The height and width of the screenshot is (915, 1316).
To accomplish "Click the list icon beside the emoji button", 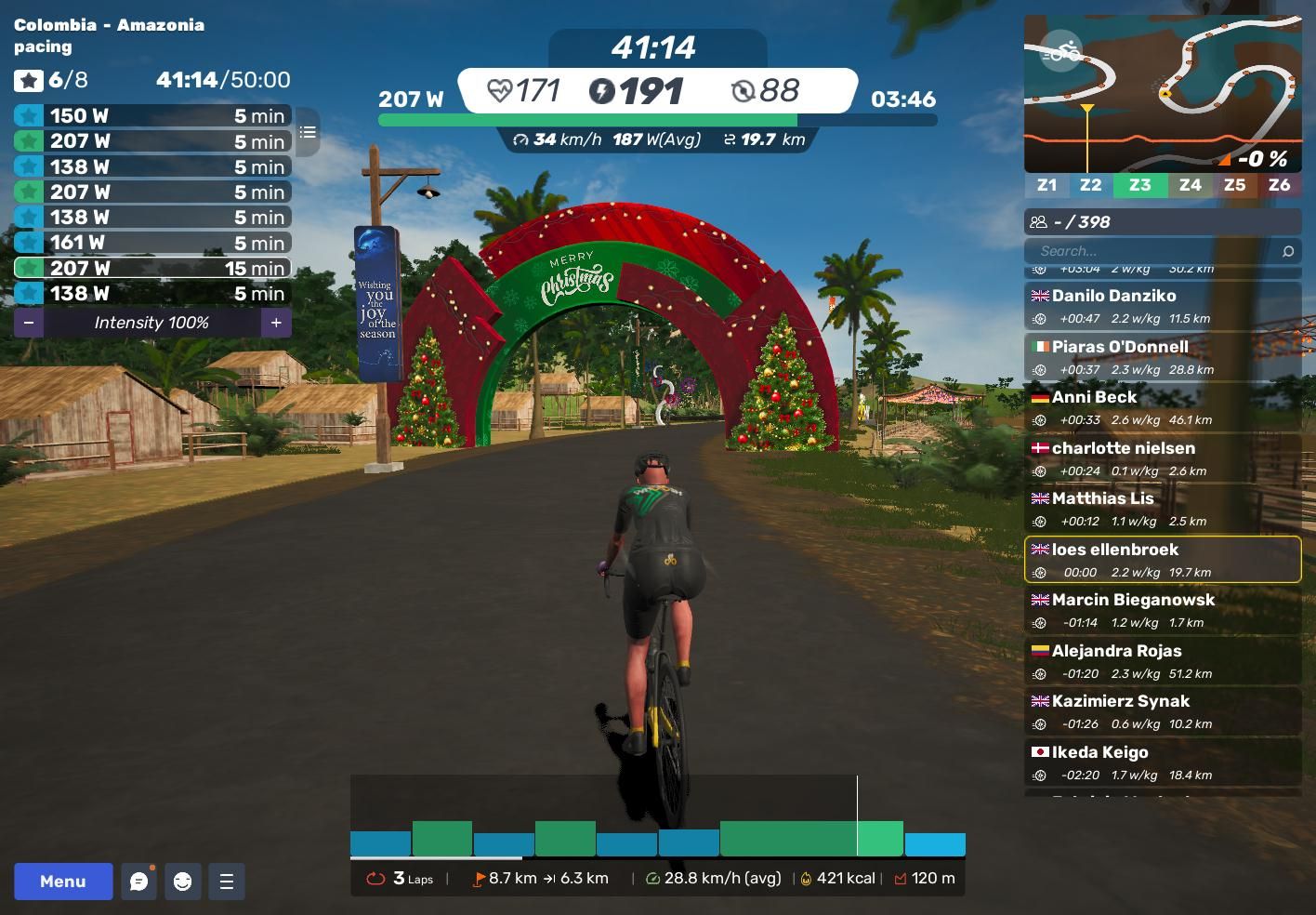I will pyautogui.click(x=227, y=882).
